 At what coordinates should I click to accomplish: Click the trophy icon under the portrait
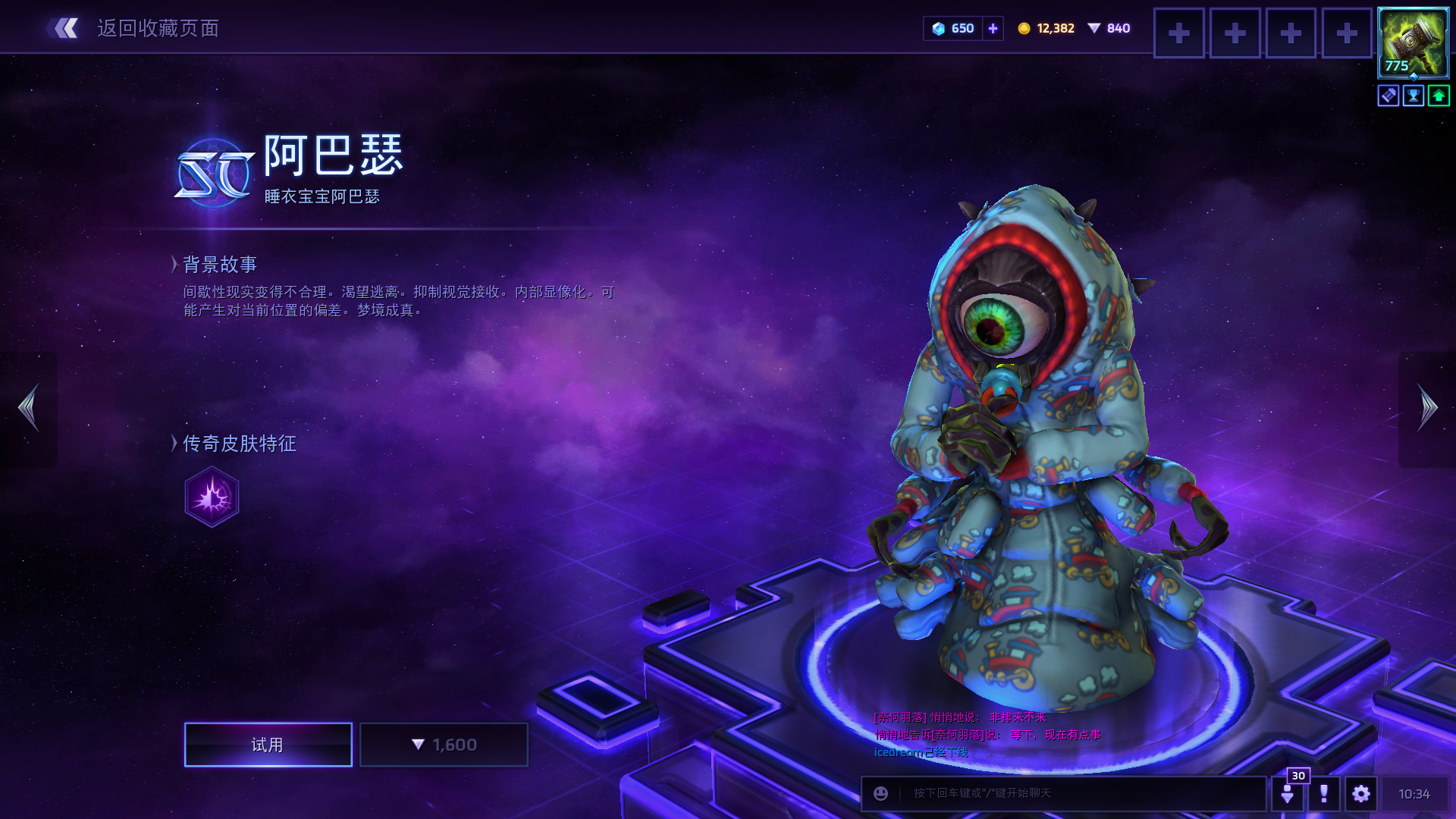[1414, 96]
